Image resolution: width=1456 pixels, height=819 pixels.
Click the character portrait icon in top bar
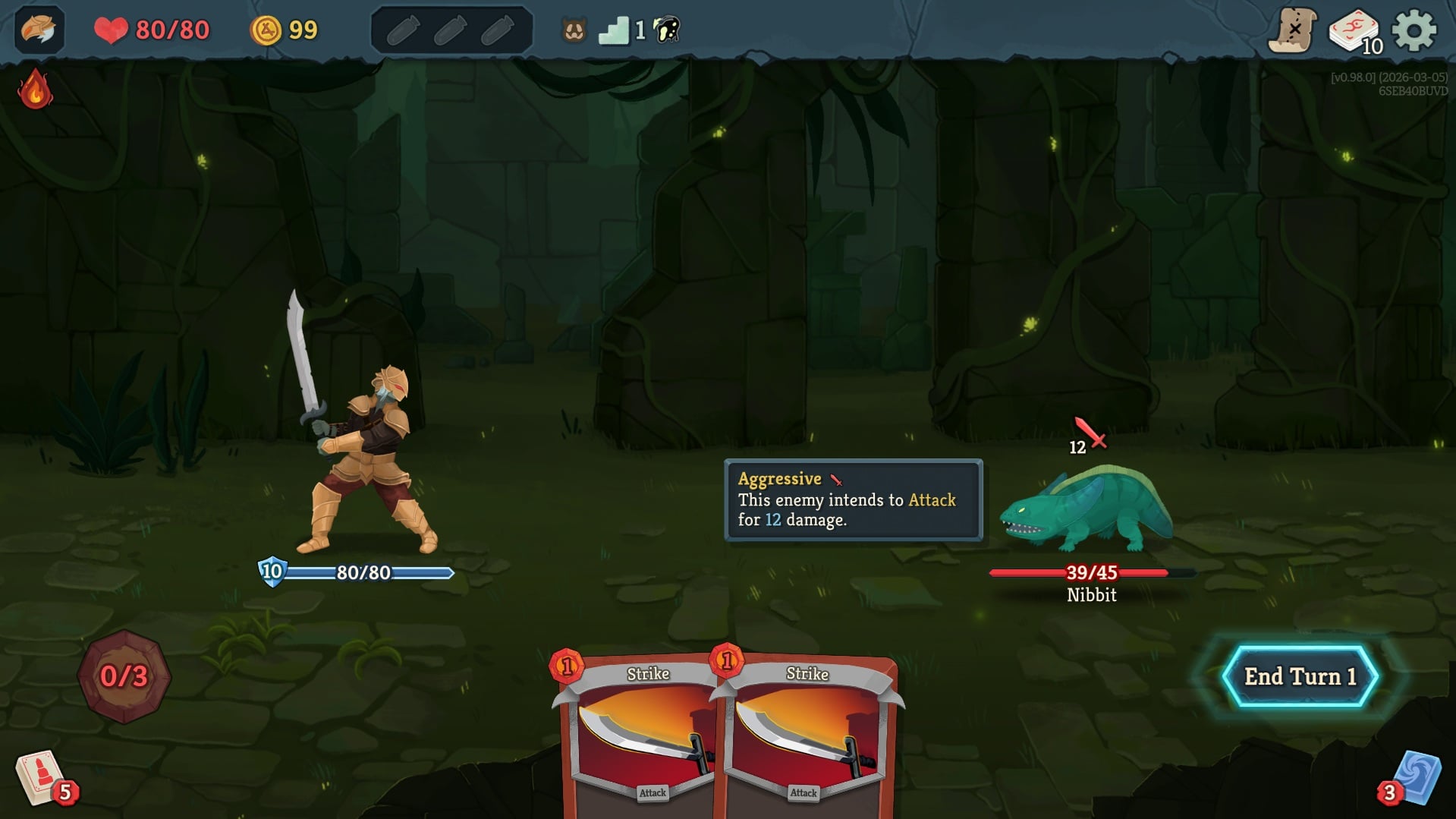click(x=39, y=30)
